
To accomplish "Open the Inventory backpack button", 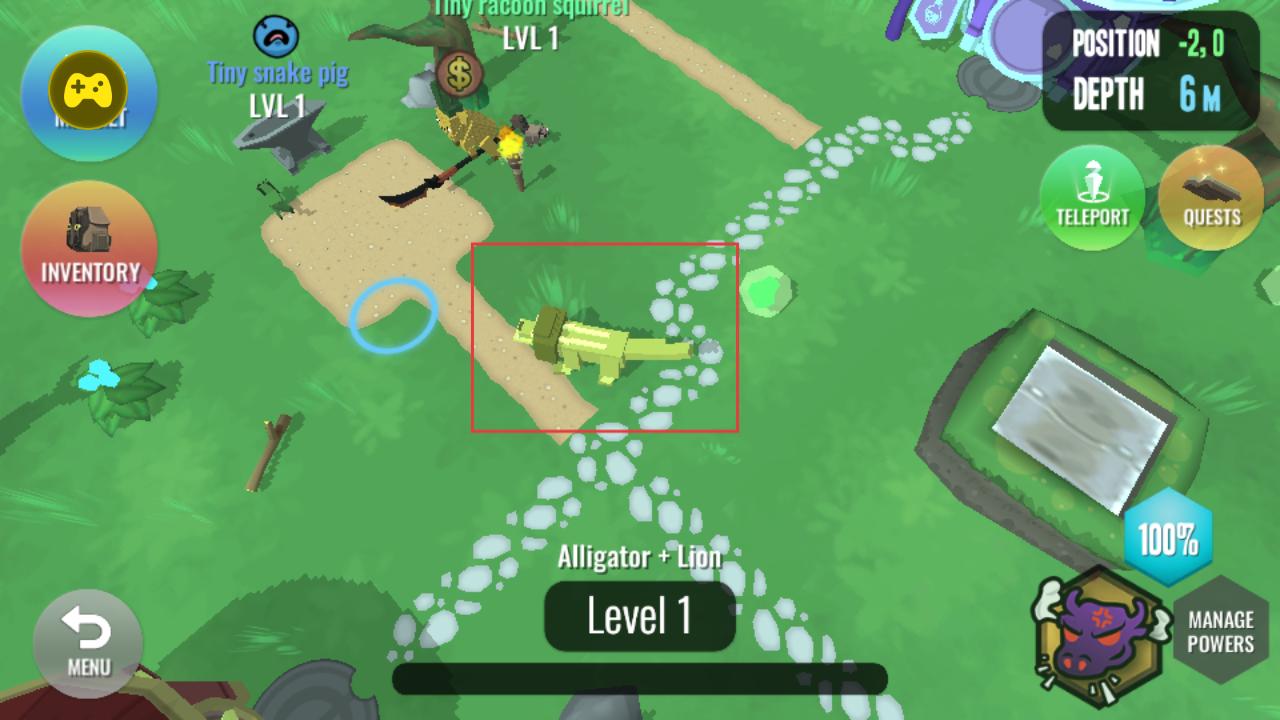I will tap(89, 248).
